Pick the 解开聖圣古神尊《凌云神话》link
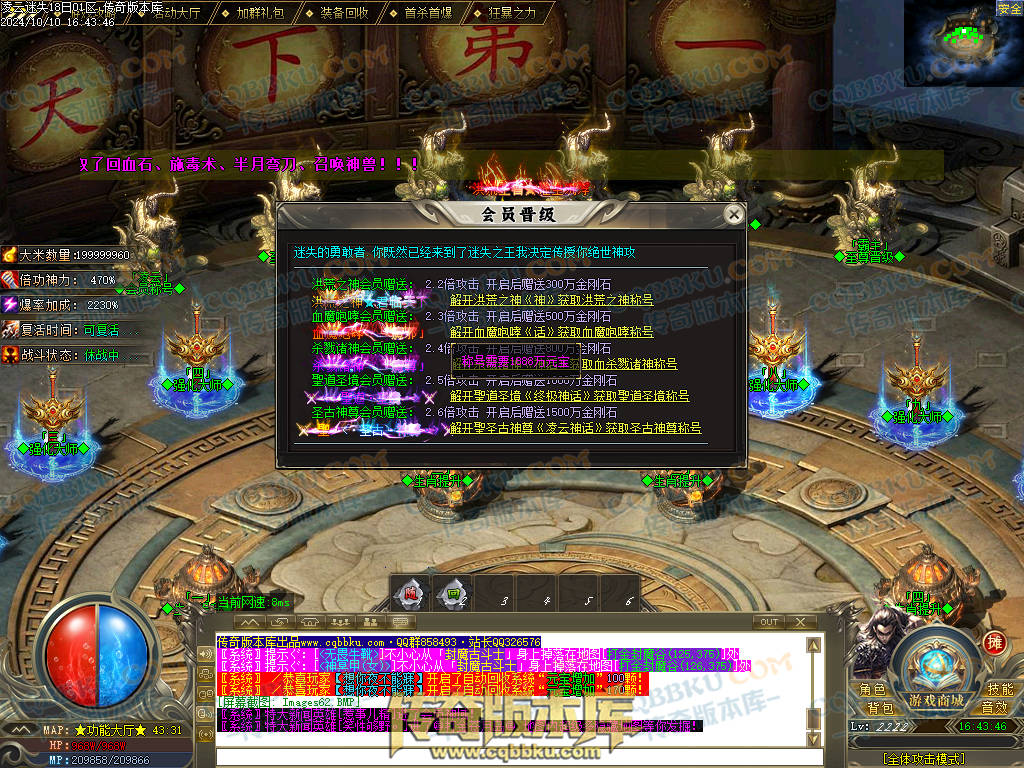Screen dimensions: 1024x768 pos(575,428)
